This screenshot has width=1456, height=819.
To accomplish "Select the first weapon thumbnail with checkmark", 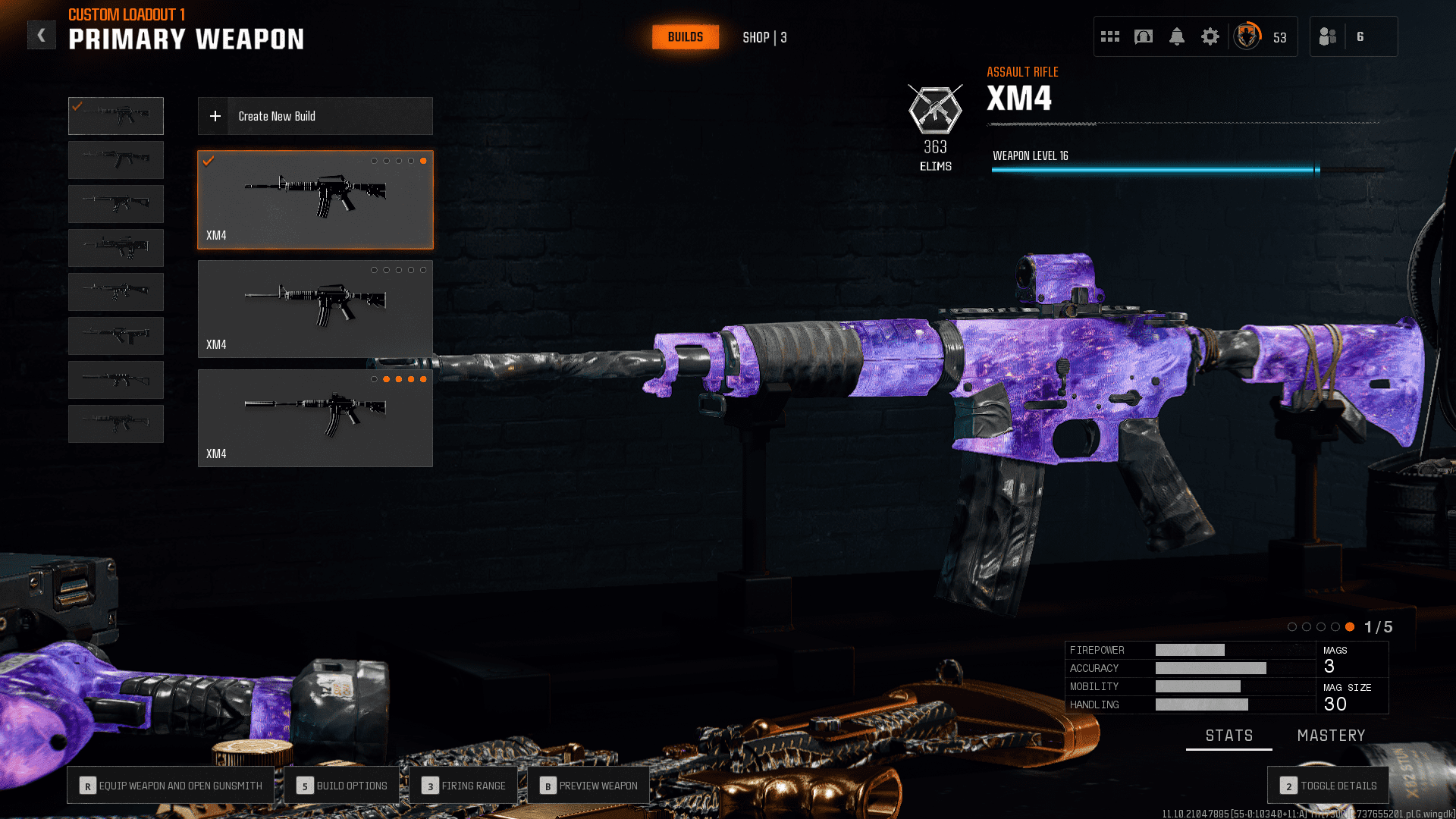I will (116, 116).
